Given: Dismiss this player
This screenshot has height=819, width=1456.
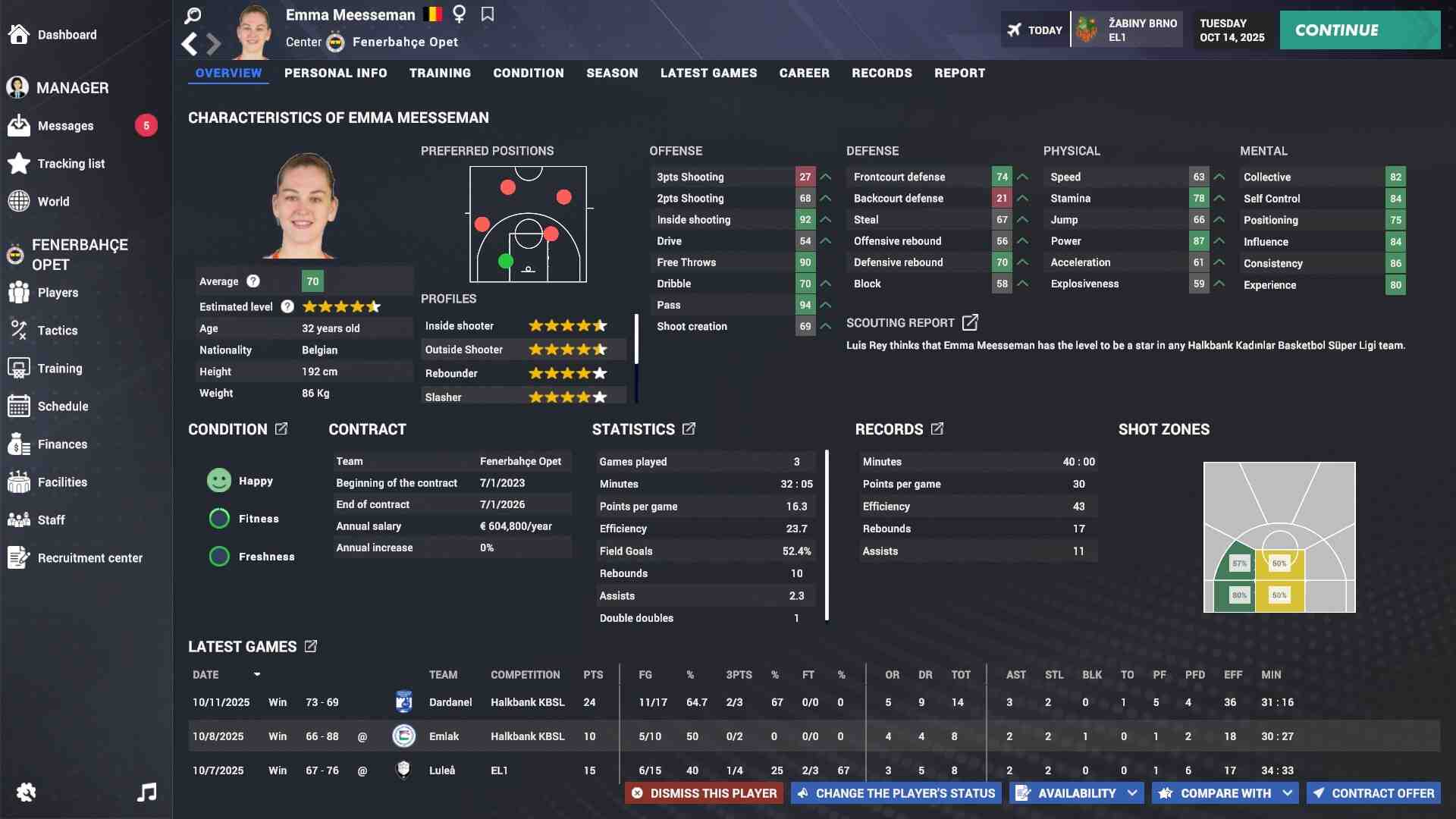Looking at the screenshot, I should [704, 793].
